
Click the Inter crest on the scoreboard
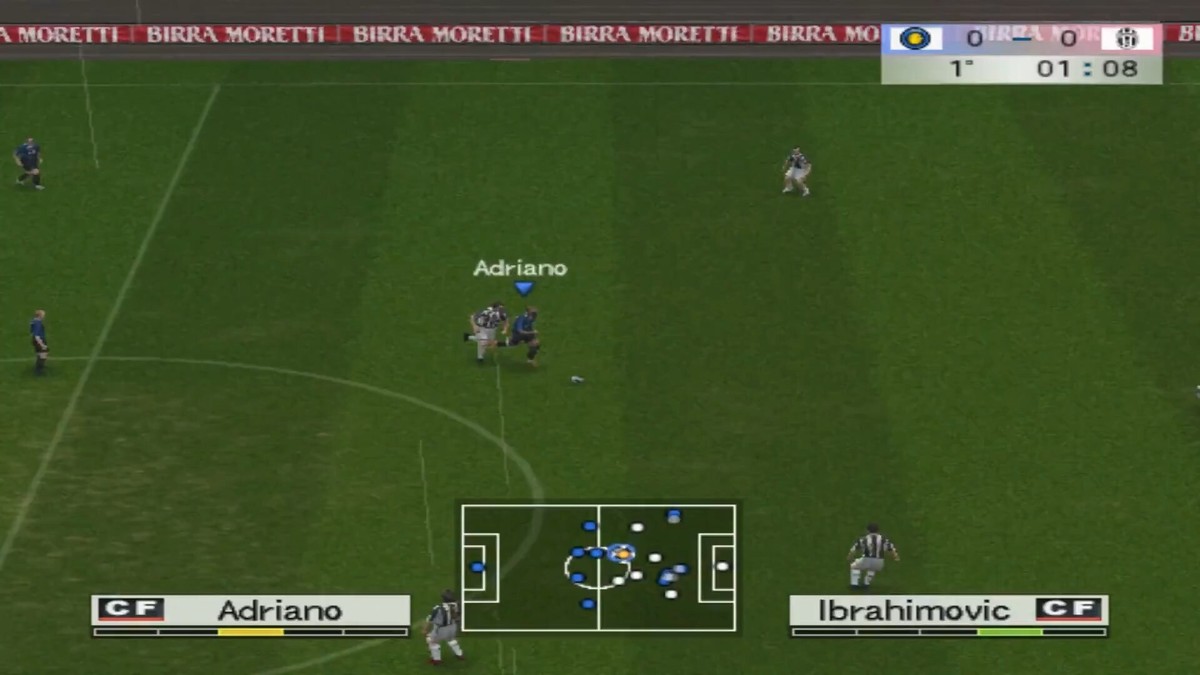pos(914,39)
